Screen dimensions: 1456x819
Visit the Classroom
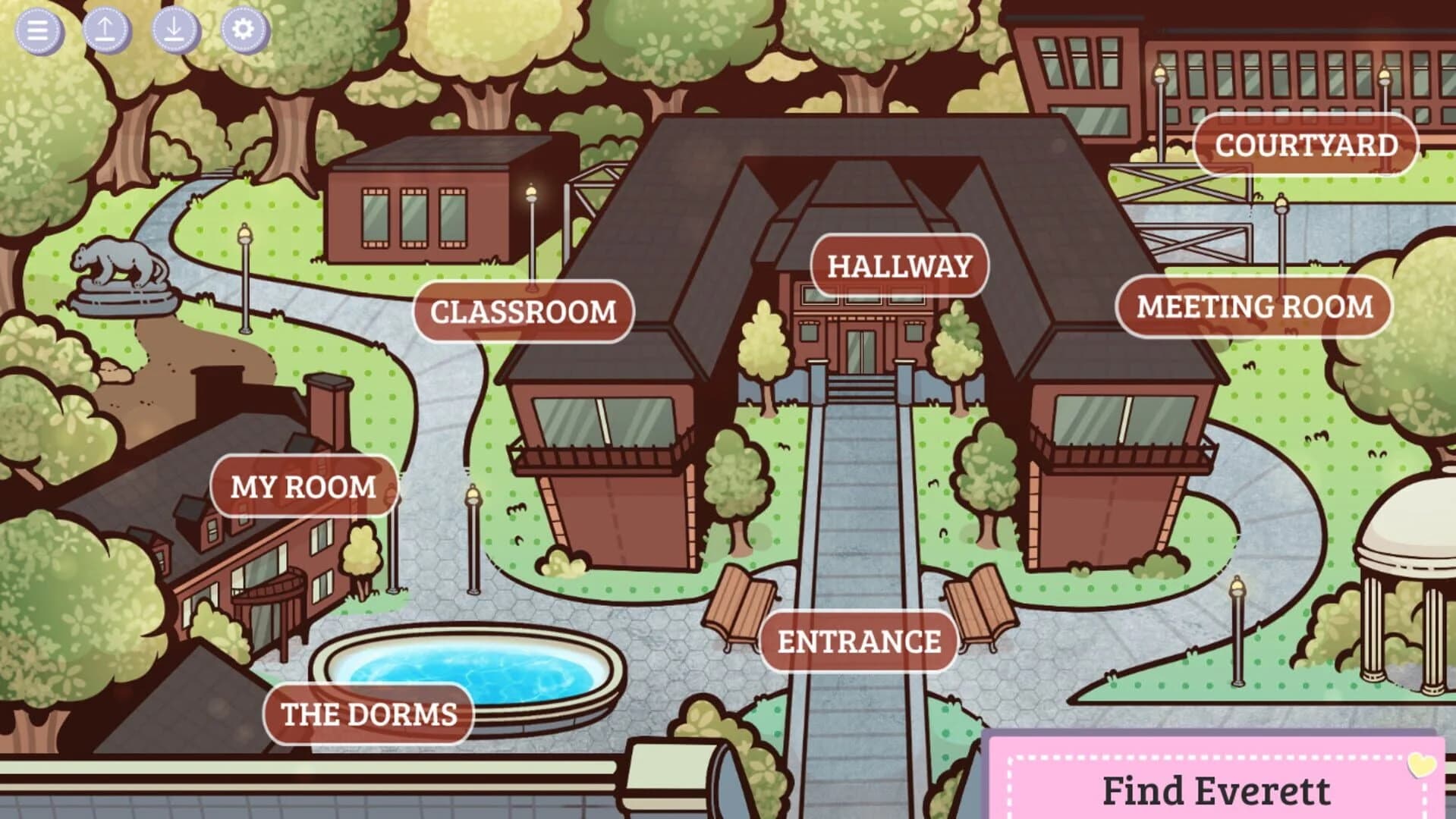click(522, 312)
